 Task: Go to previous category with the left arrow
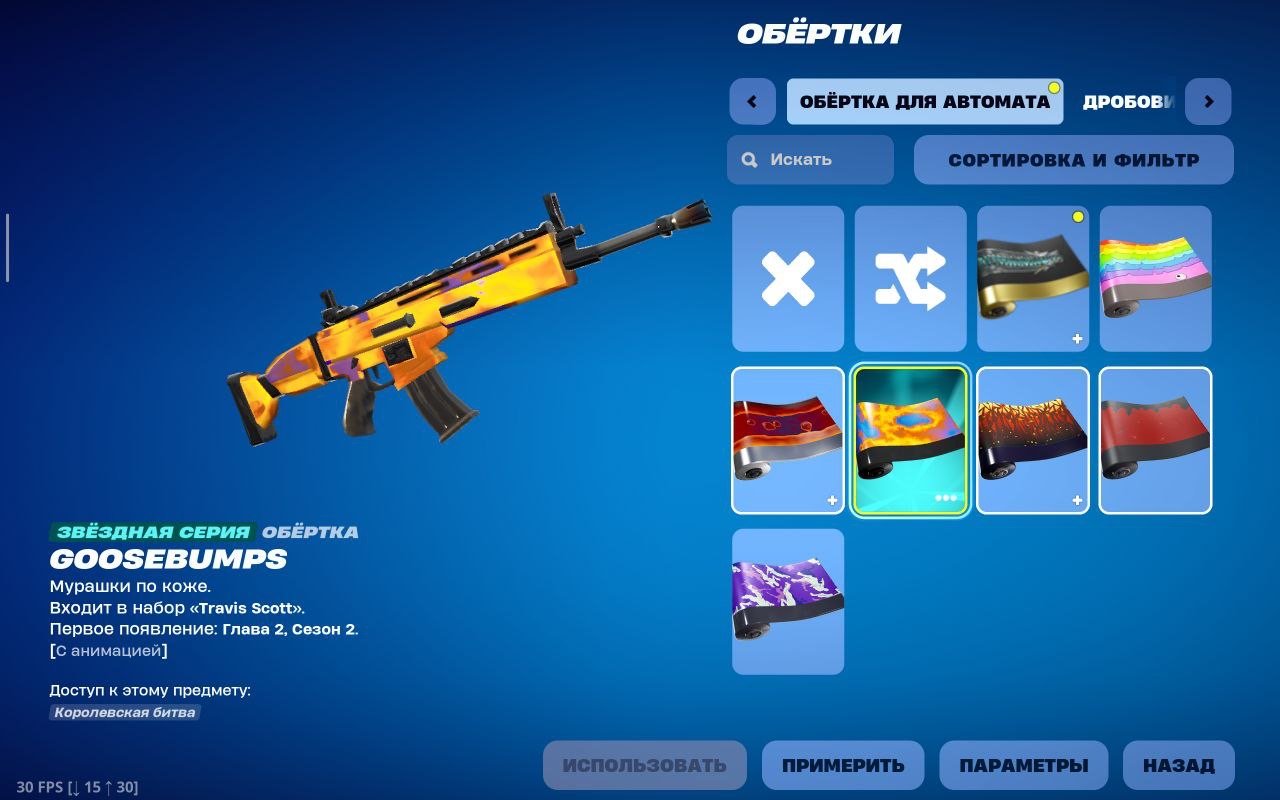[x=752, y=101]
